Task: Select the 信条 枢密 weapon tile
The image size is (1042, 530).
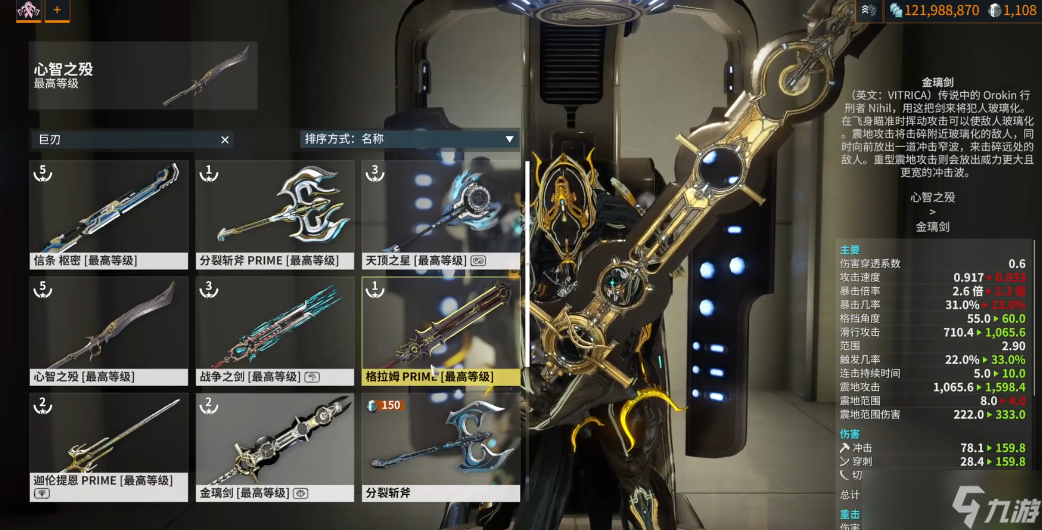Action: tap(108, 214)
